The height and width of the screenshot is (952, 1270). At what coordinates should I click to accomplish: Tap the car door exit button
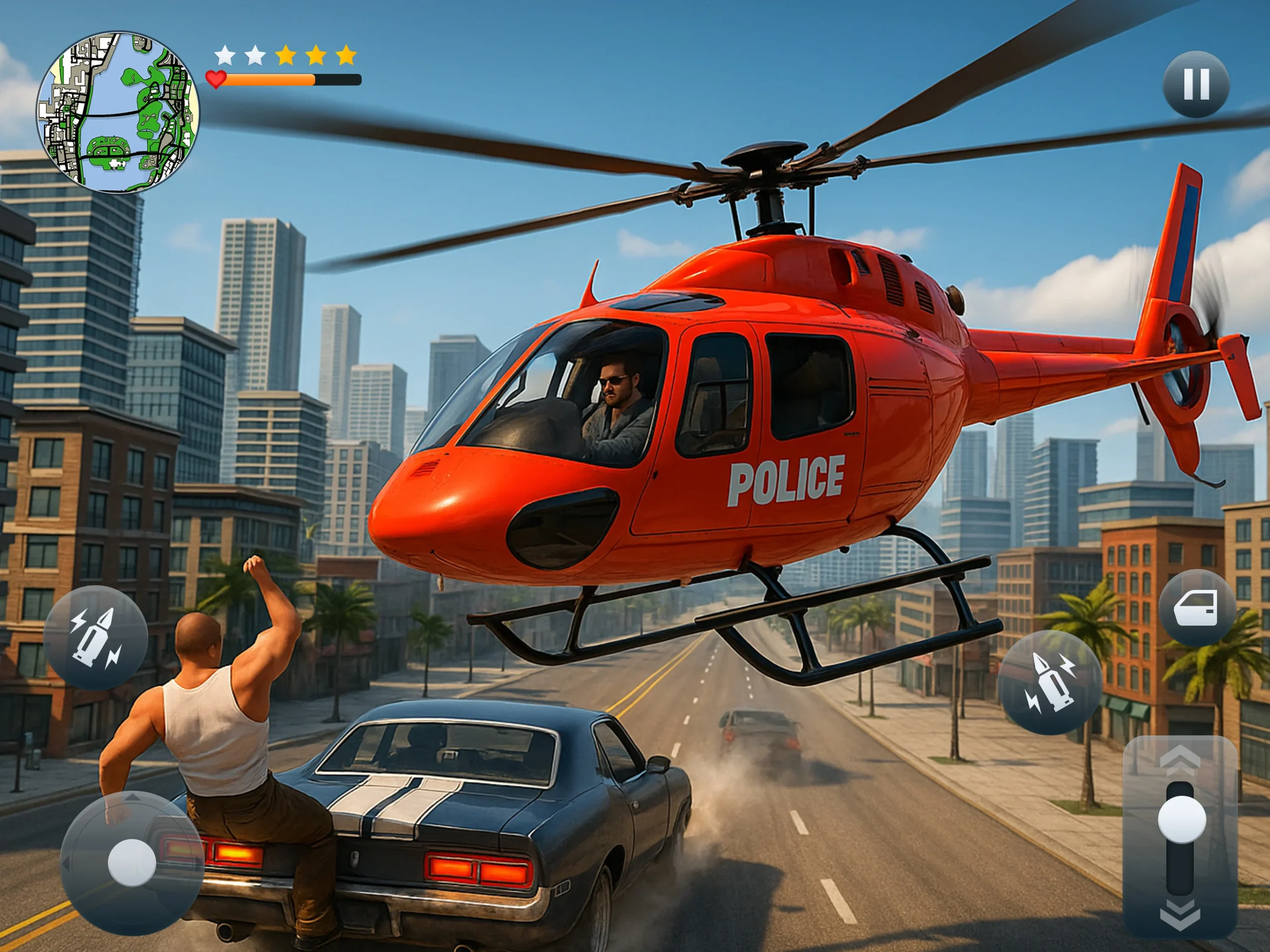point(1196,608)
